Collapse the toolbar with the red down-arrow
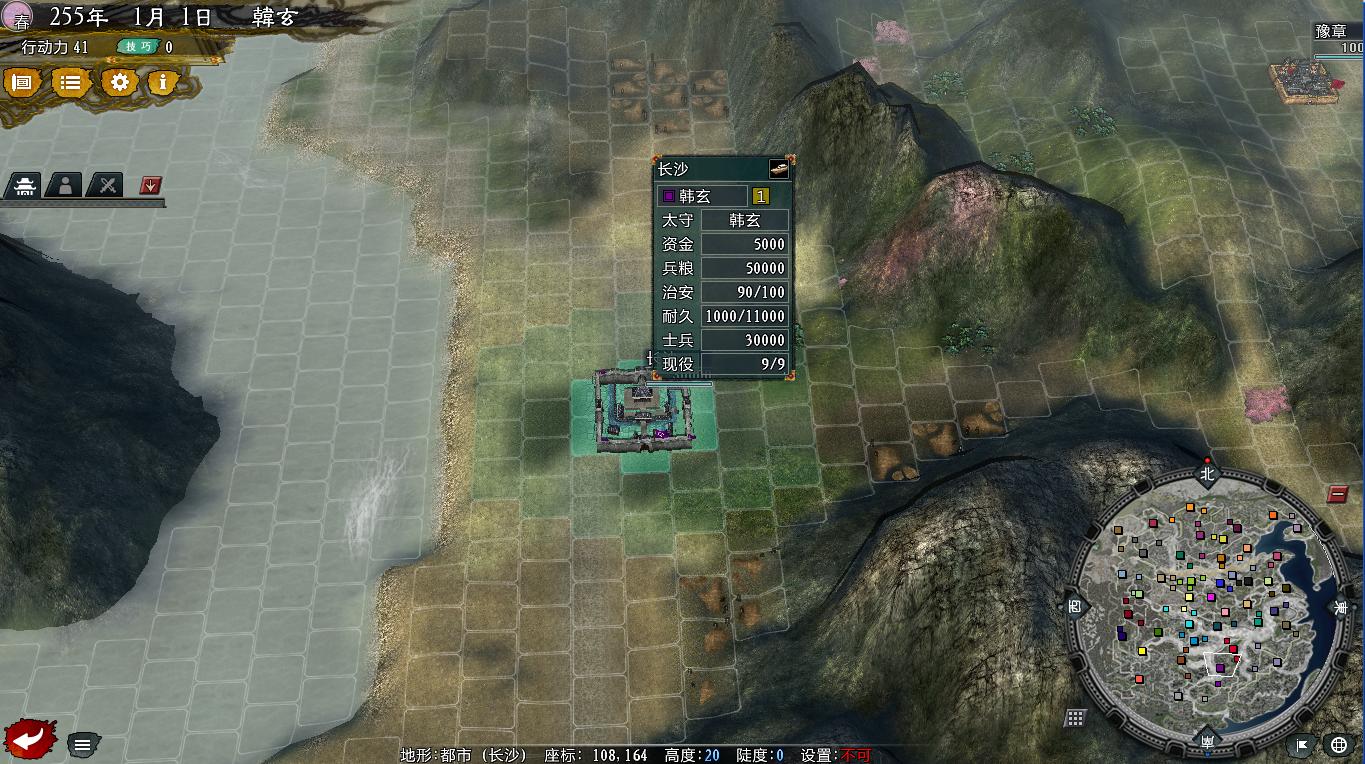The width and height of the screenshot is (1365, 764). [148, 185]
